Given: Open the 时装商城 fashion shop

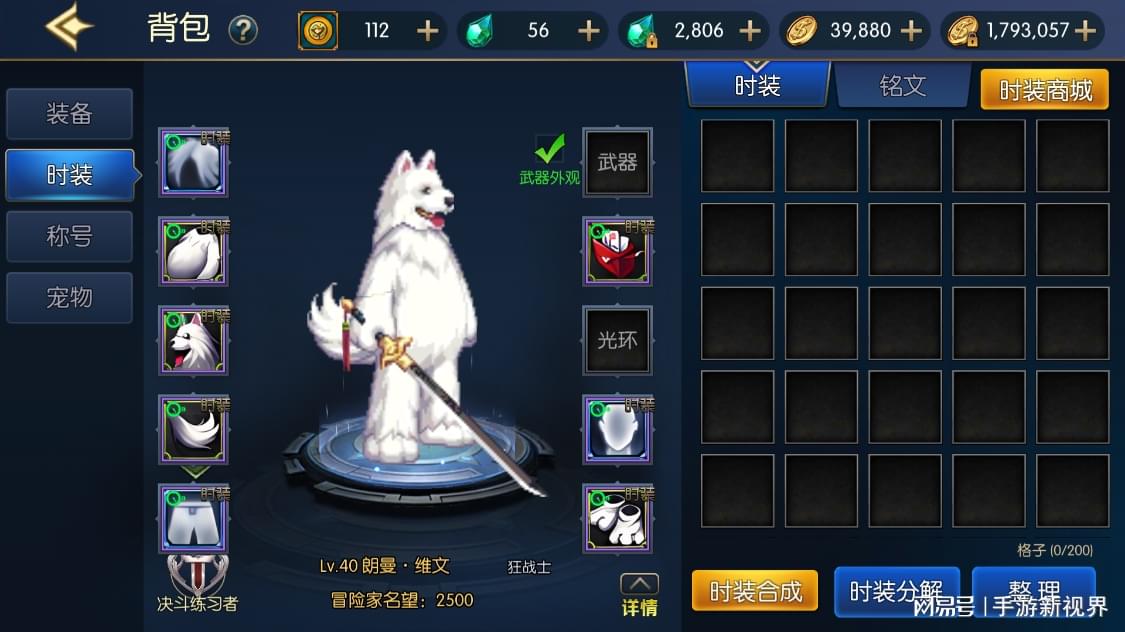Looking at the screenshot, I should pos(1044,90).
